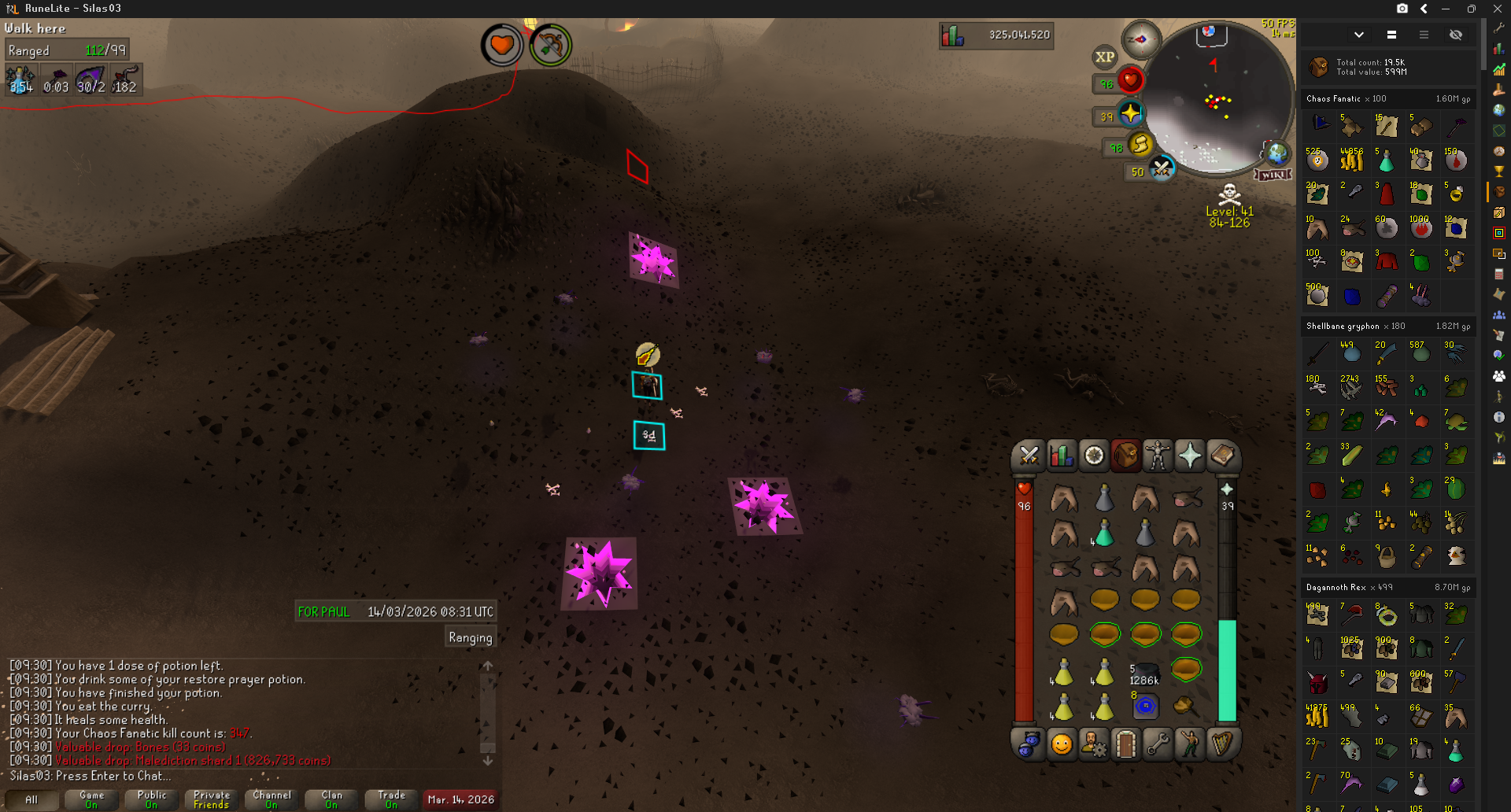
Task: Open the harp Music Player tab
Action: pos(1222,744)
